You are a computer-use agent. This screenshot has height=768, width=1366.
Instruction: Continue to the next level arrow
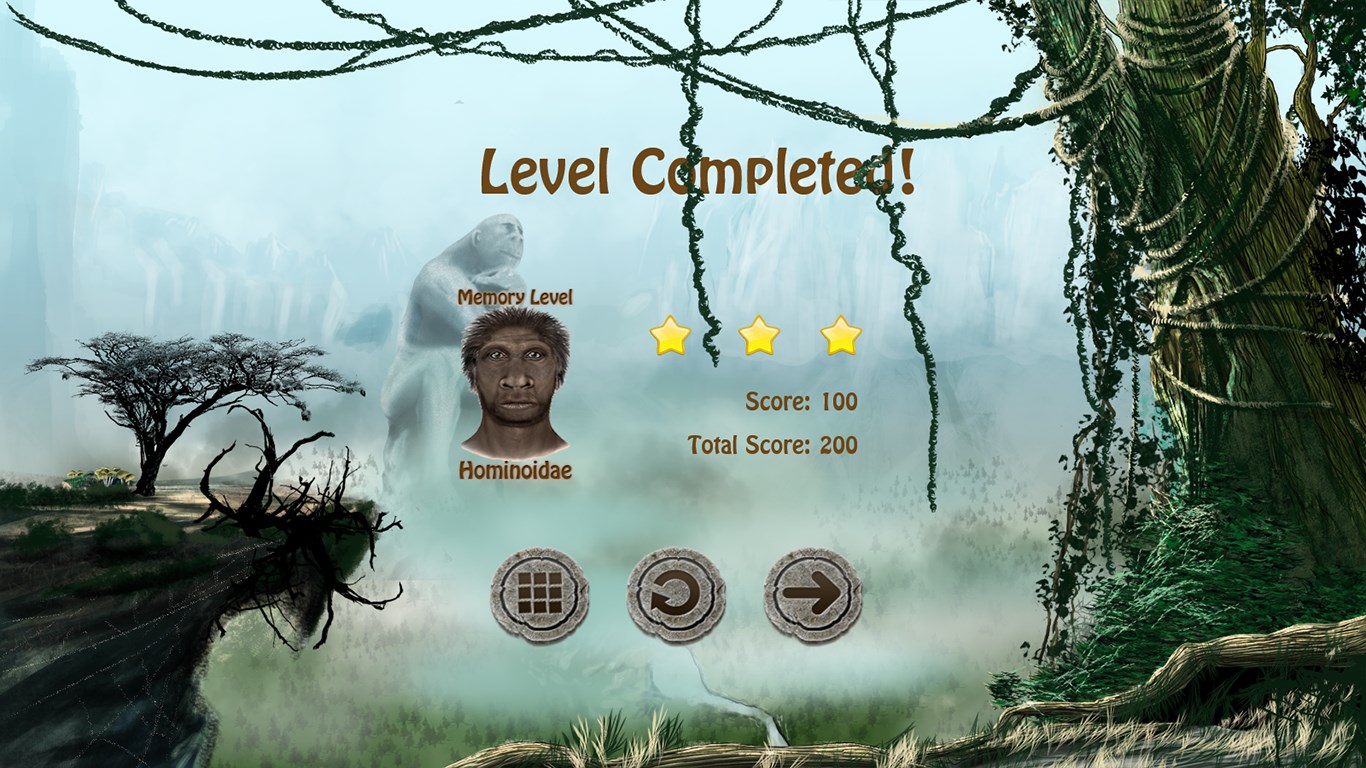[x=812, y=596]
